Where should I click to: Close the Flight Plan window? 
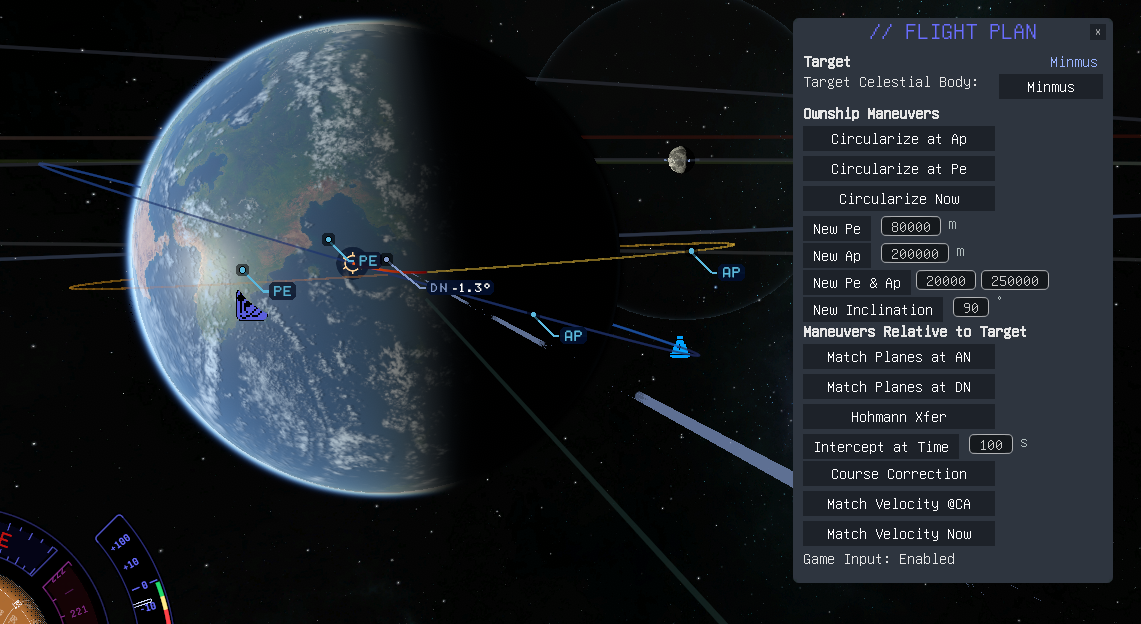click(x=1098, y=32)
